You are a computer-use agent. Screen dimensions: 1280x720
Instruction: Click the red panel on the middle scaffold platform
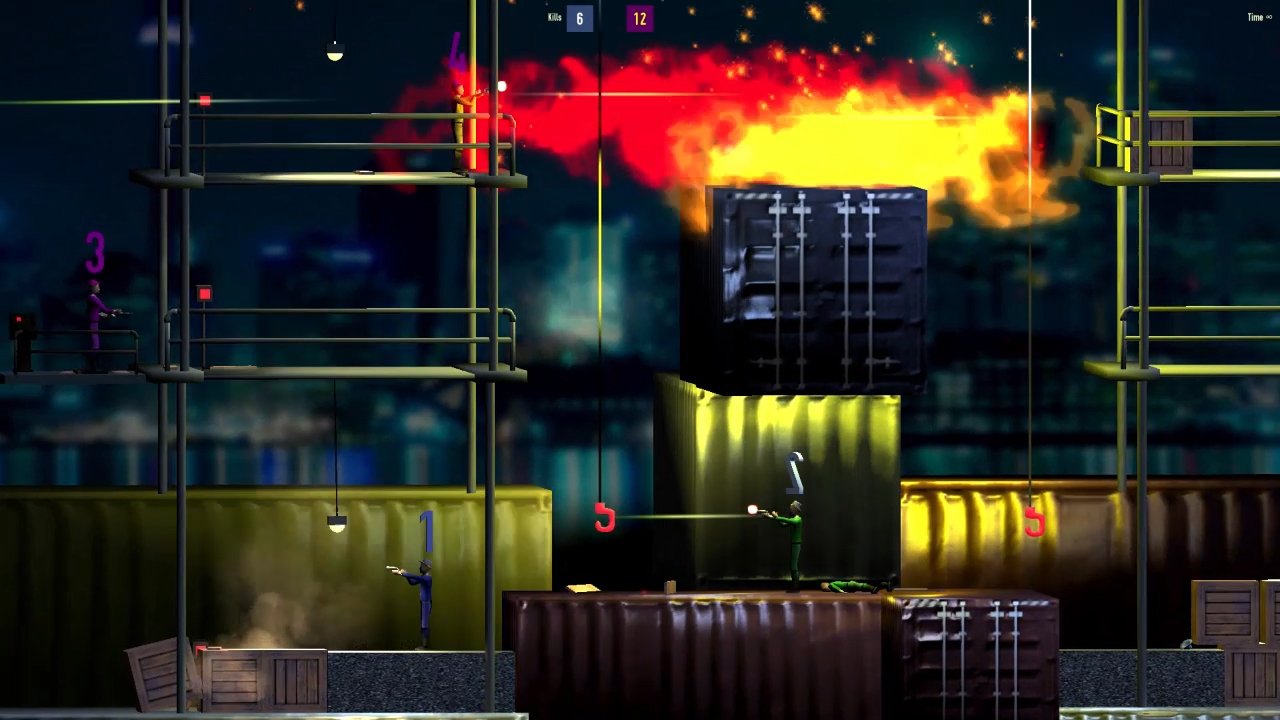coord(204,291)
